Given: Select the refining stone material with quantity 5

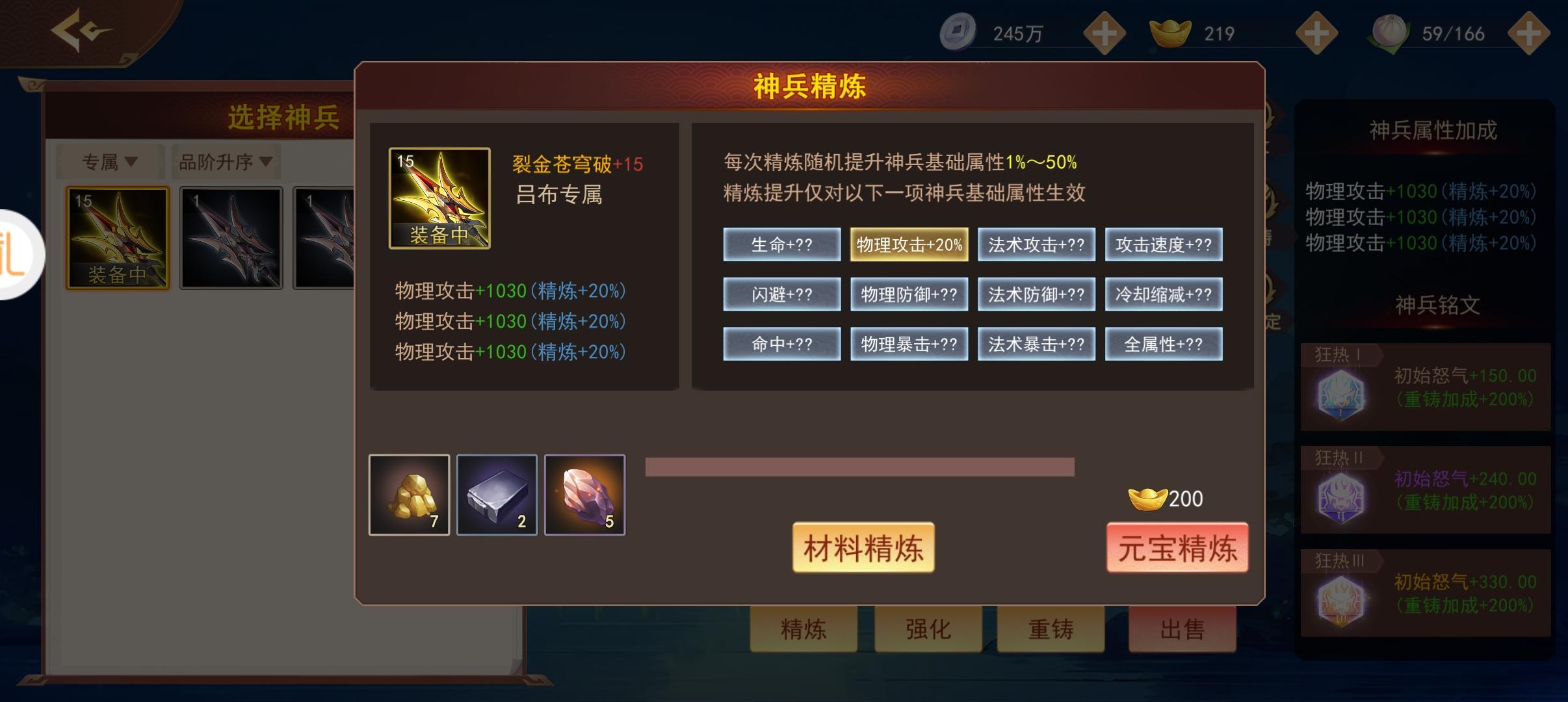Looking at the screenshot, I should coord(584,494).
